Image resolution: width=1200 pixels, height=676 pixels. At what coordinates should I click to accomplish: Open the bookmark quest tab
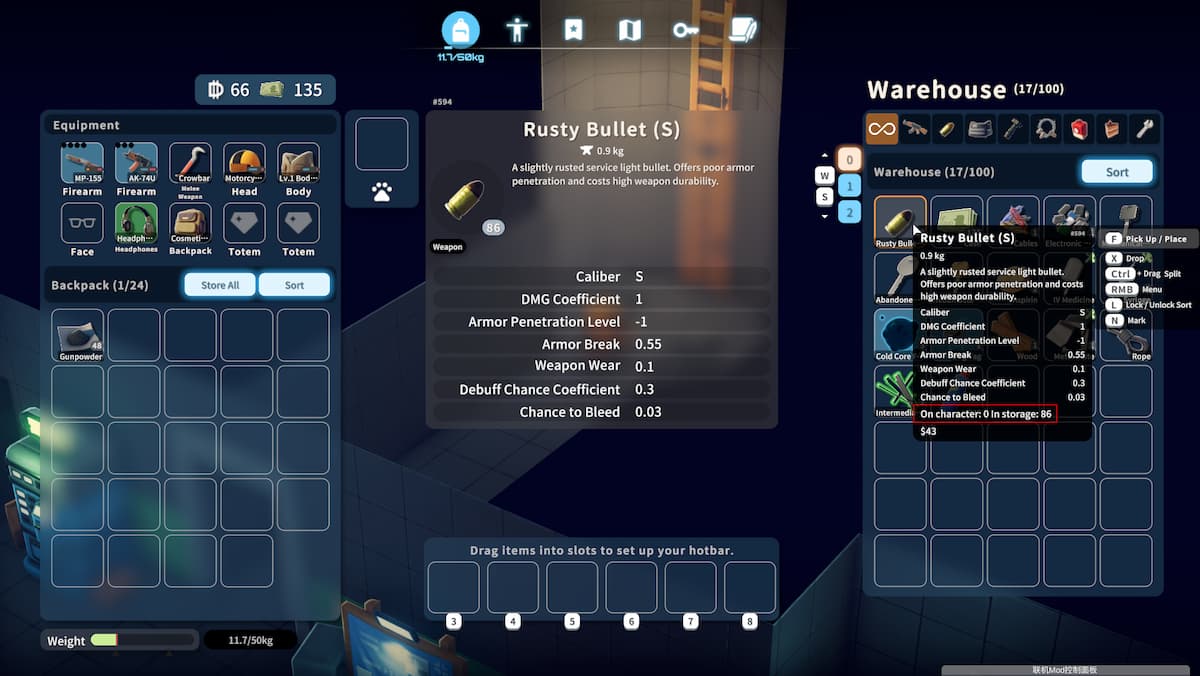point(573,30)
